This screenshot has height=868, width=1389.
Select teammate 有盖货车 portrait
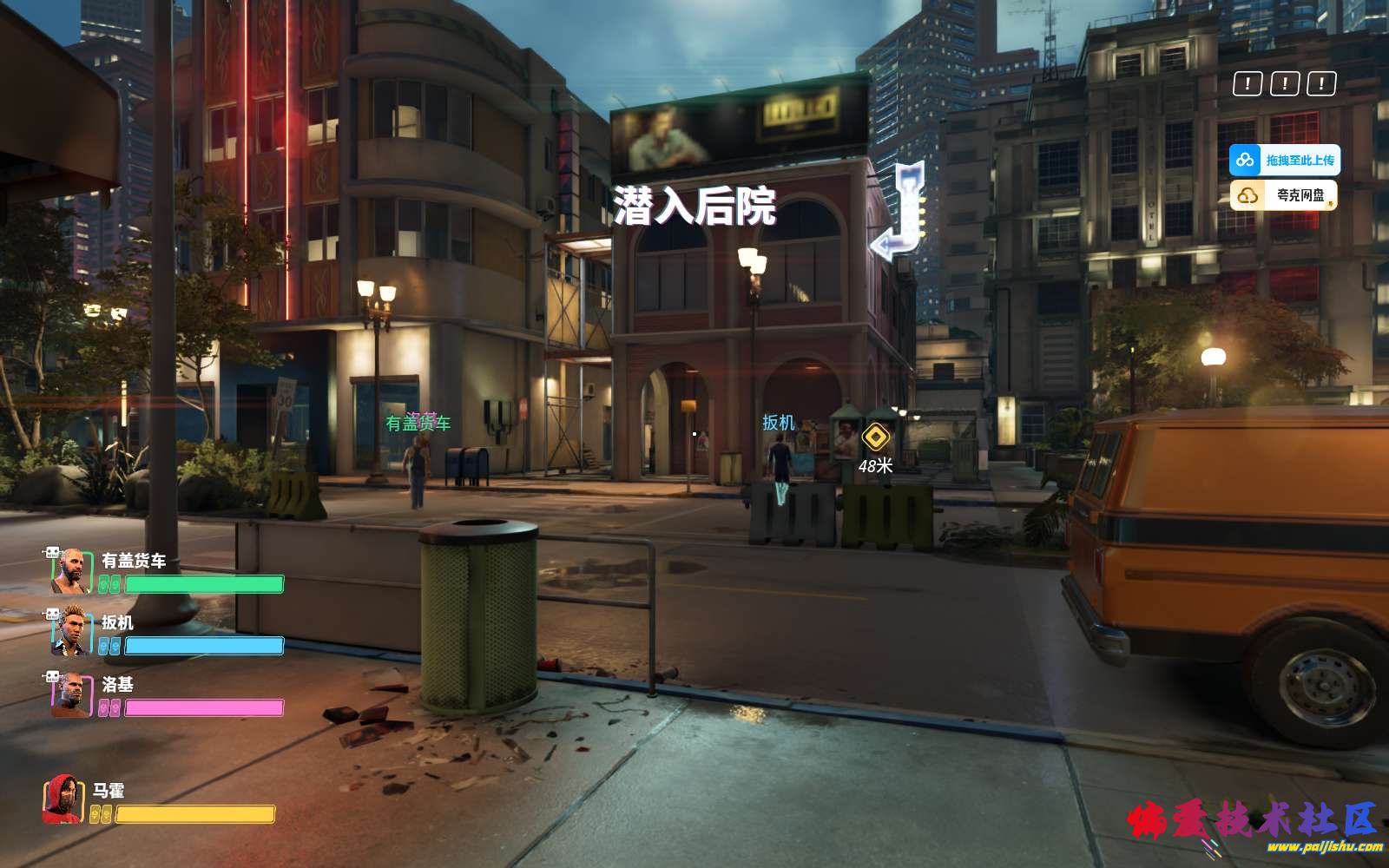[71, 572]
